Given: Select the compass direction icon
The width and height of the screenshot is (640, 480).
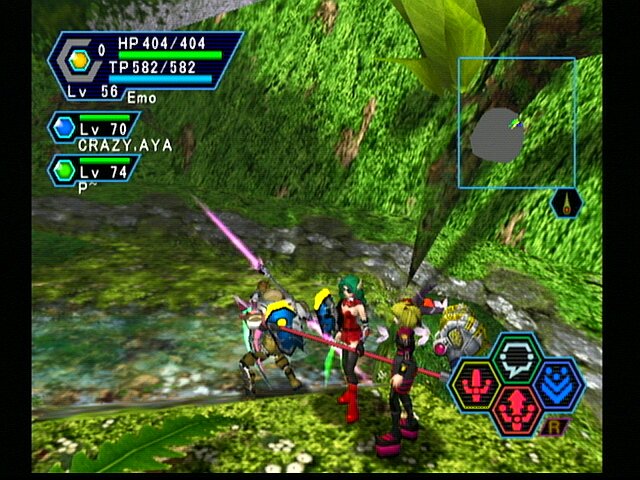Looking at the screenshot, I should [567, 204].
